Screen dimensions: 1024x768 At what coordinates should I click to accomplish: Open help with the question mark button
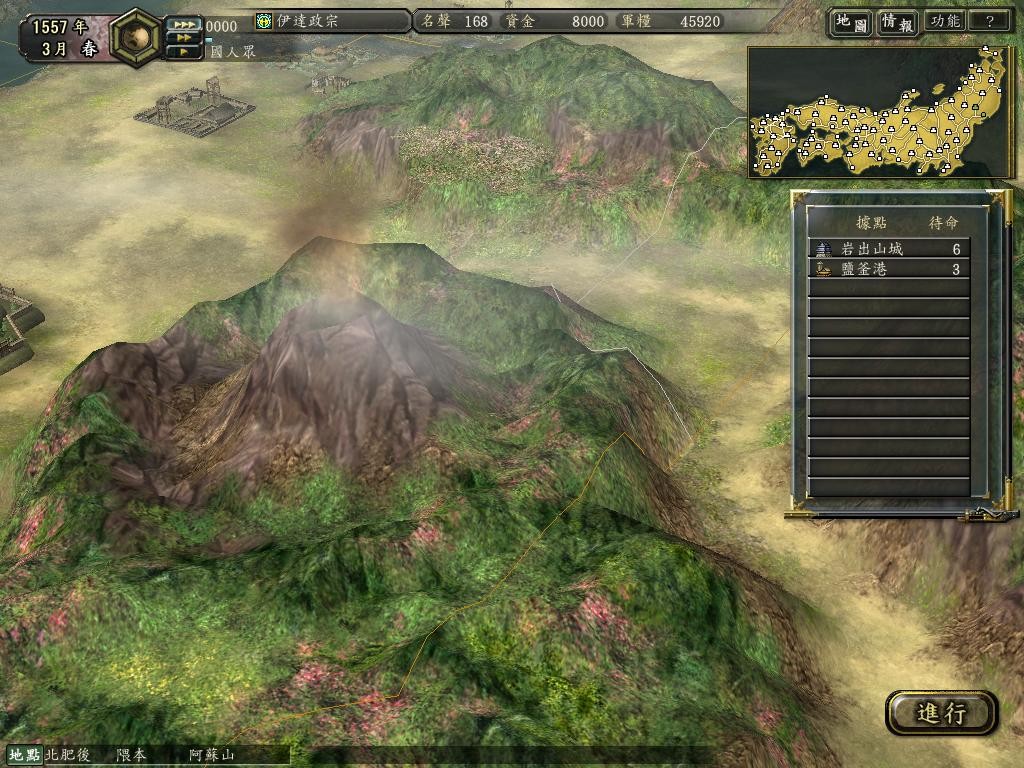pos(989,22)
